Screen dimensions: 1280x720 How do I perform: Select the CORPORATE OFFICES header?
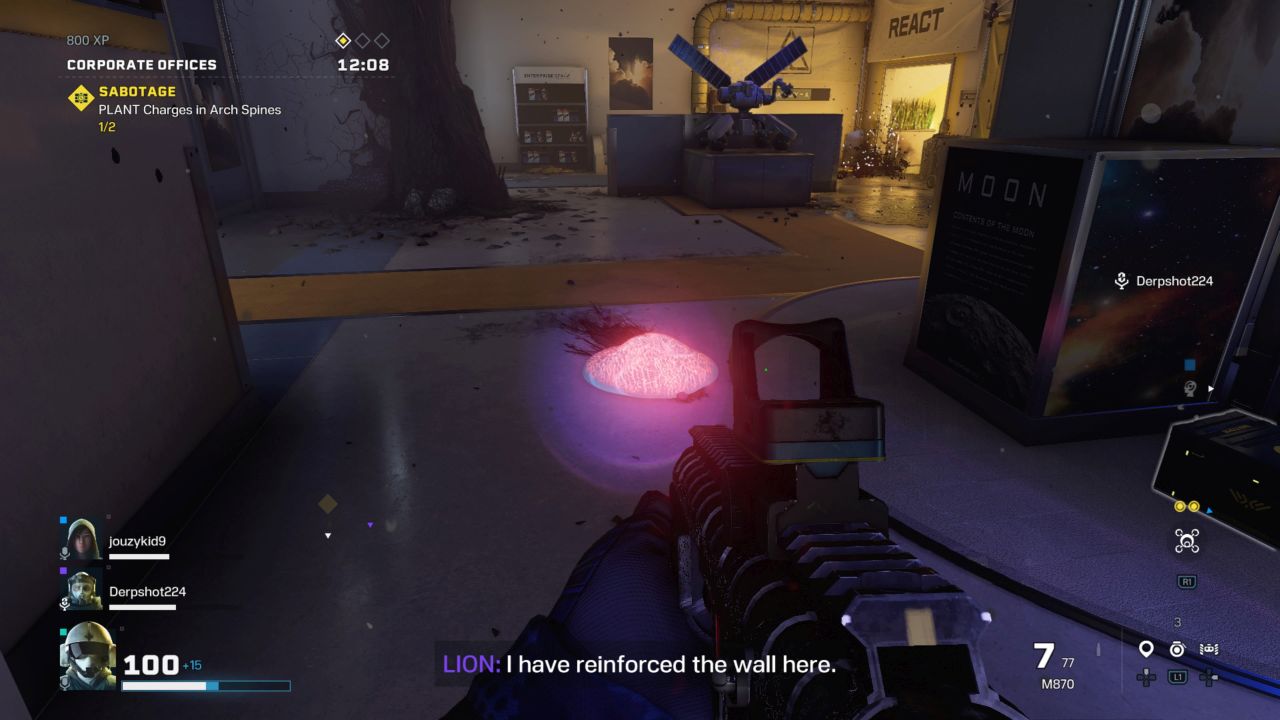[x=142, y=63]
